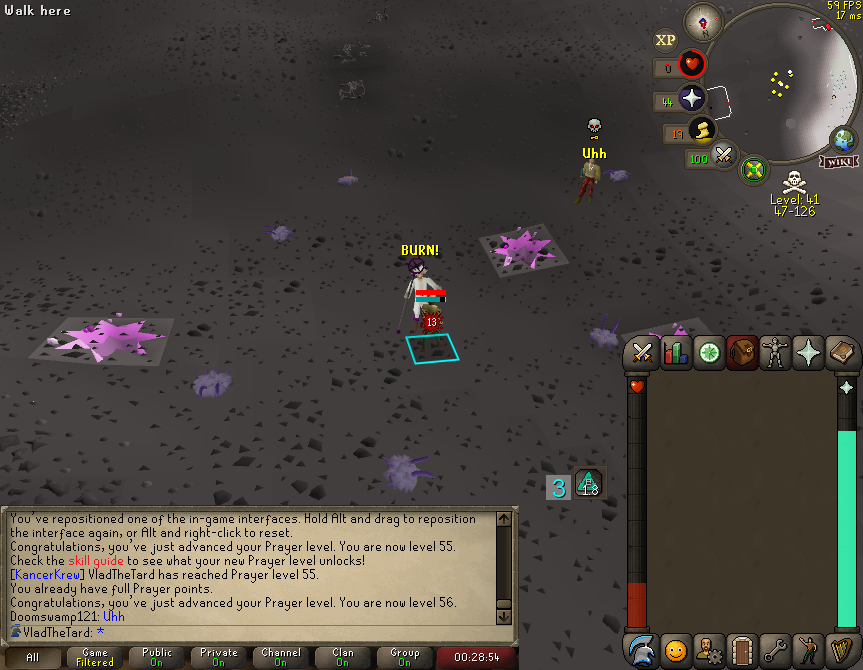Switch to the Skills tab
Image resolution: width=863 pixels, height=670 pixels.
pos(676,353)
